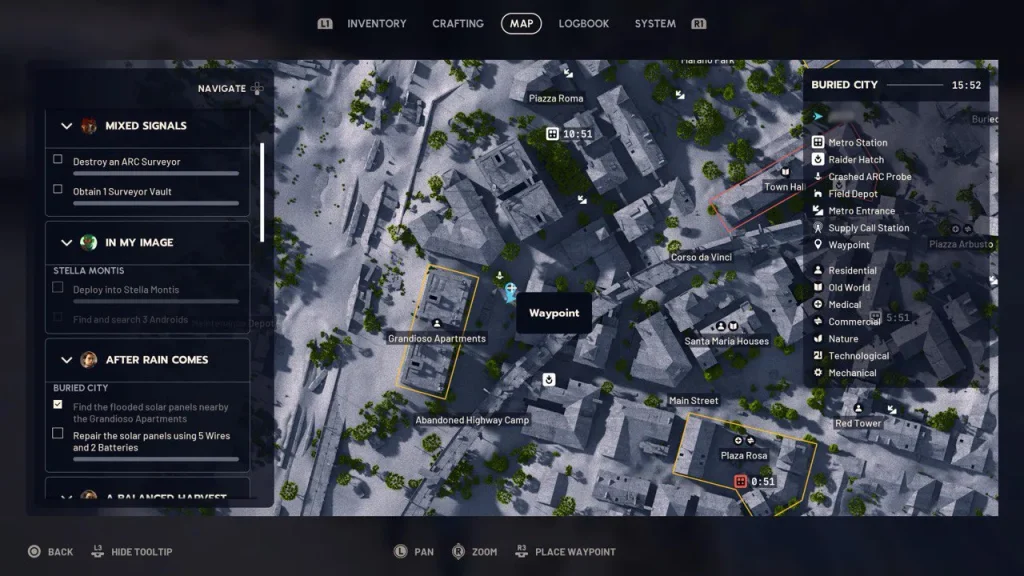Click the Grandioso Apartments map marker
Viewport: 1024px width, 576px height.
tap(437, 324)
